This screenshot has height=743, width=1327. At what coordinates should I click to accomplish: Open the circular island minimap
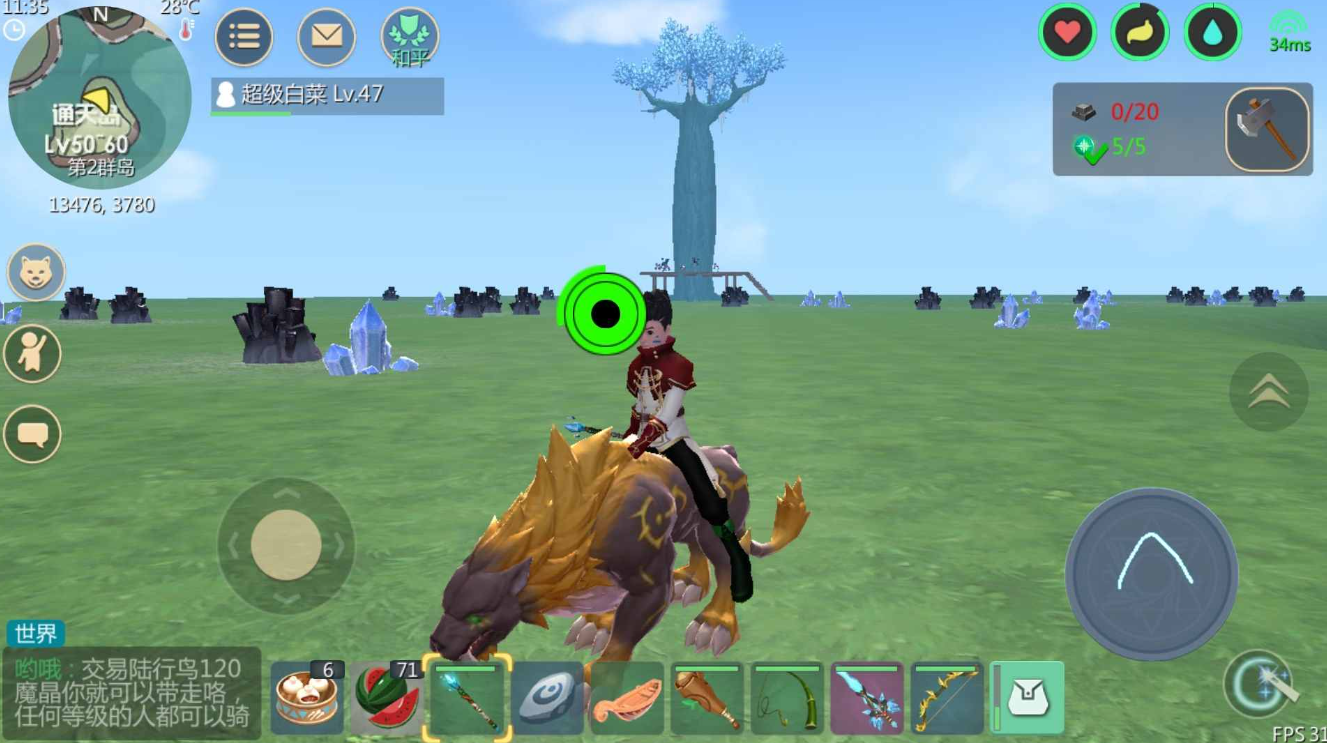(99, 97)
